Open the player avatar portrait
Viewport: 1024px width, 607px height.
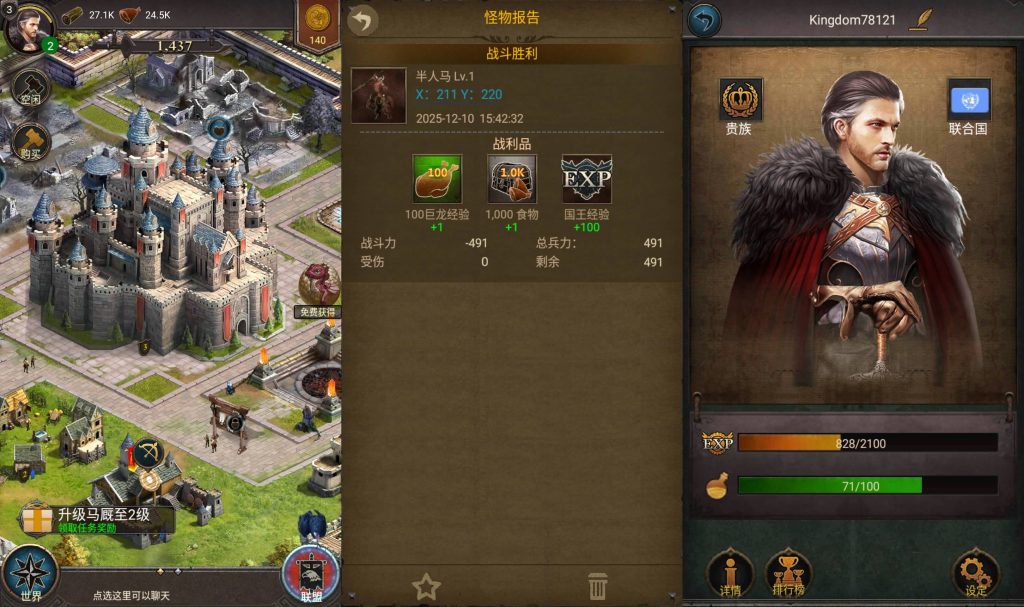click(x=28, y=28)
